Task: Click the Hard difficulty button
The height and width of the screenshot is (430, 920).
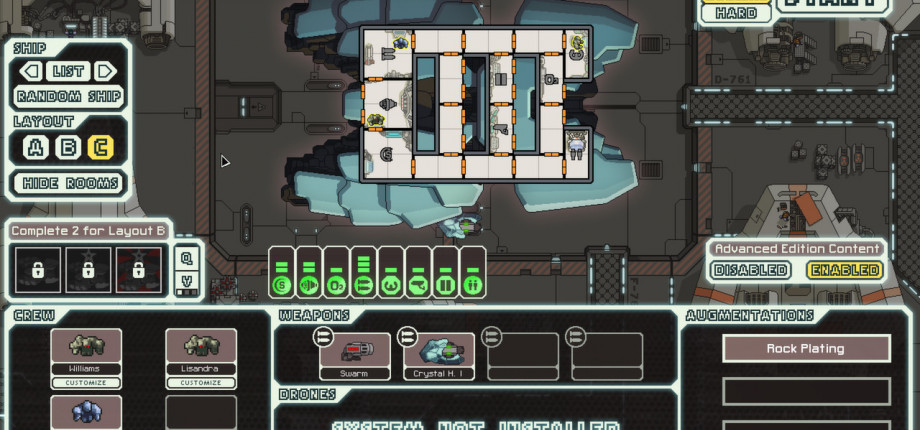Action: coord(736,14)
